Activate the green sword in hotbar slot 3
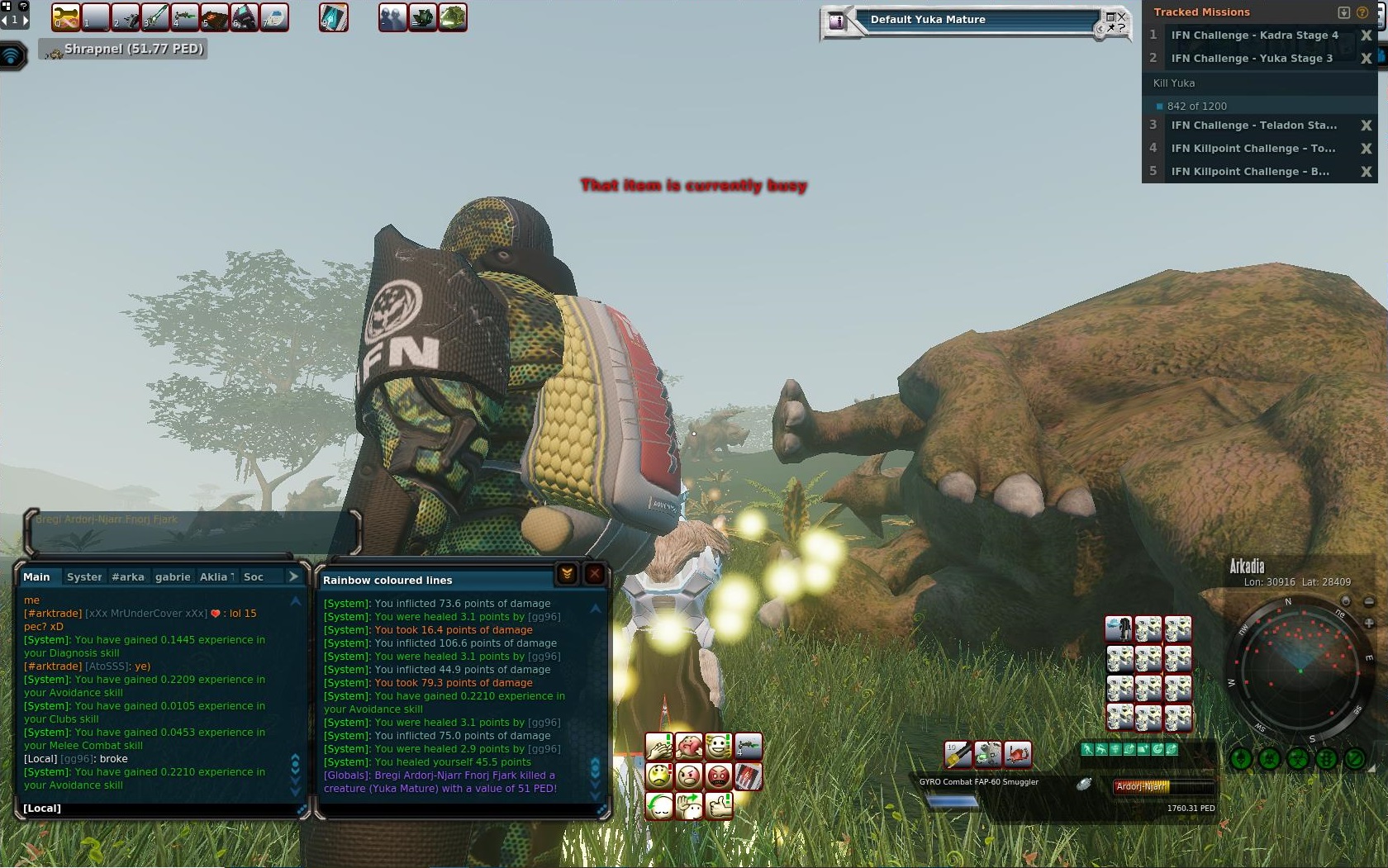The width and height of the screenshot is (1388, 868). point(155,17)
